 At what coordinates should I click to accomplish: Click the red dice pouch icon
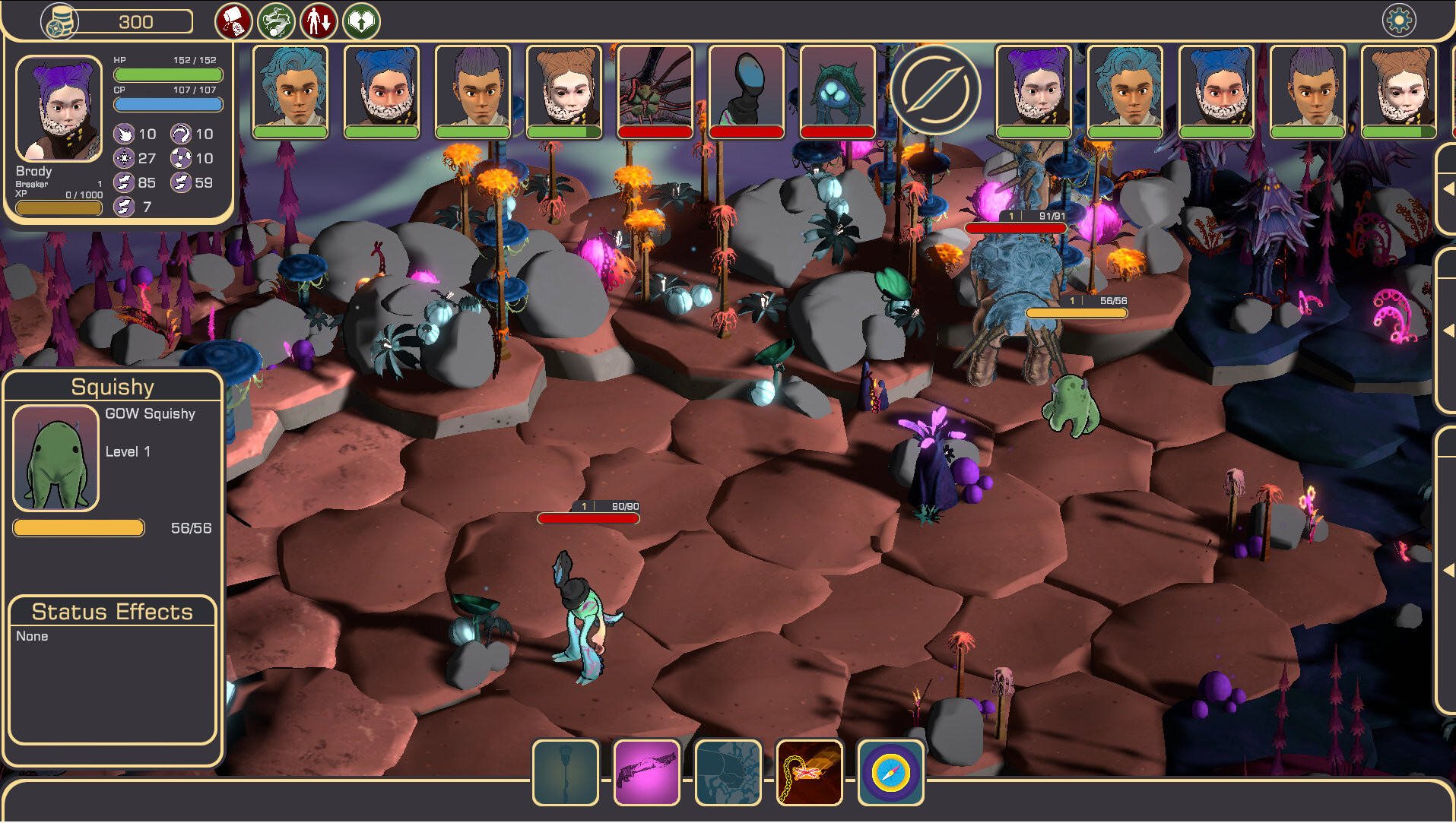click(x=233, y=21)
